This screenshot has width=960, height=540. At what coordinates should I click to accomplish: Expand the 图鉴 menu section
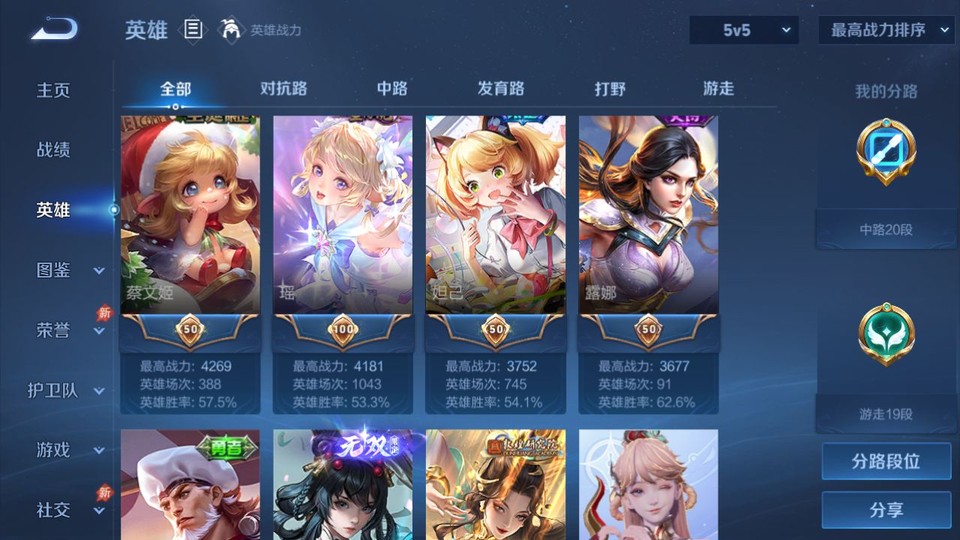click(x=70, y=270)
